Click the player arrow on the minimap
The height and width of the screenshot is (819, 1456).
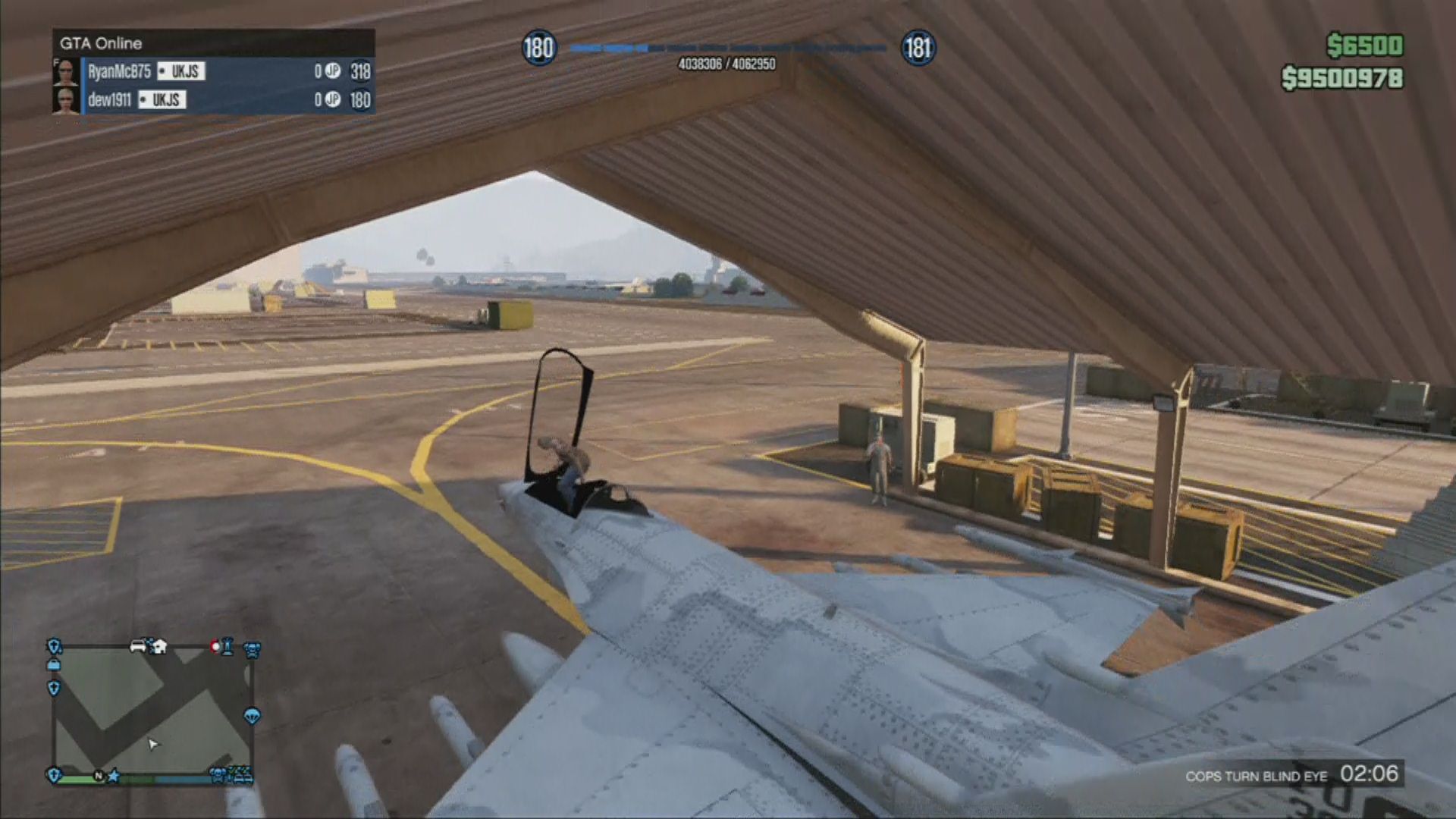click(x=153, y=744)
